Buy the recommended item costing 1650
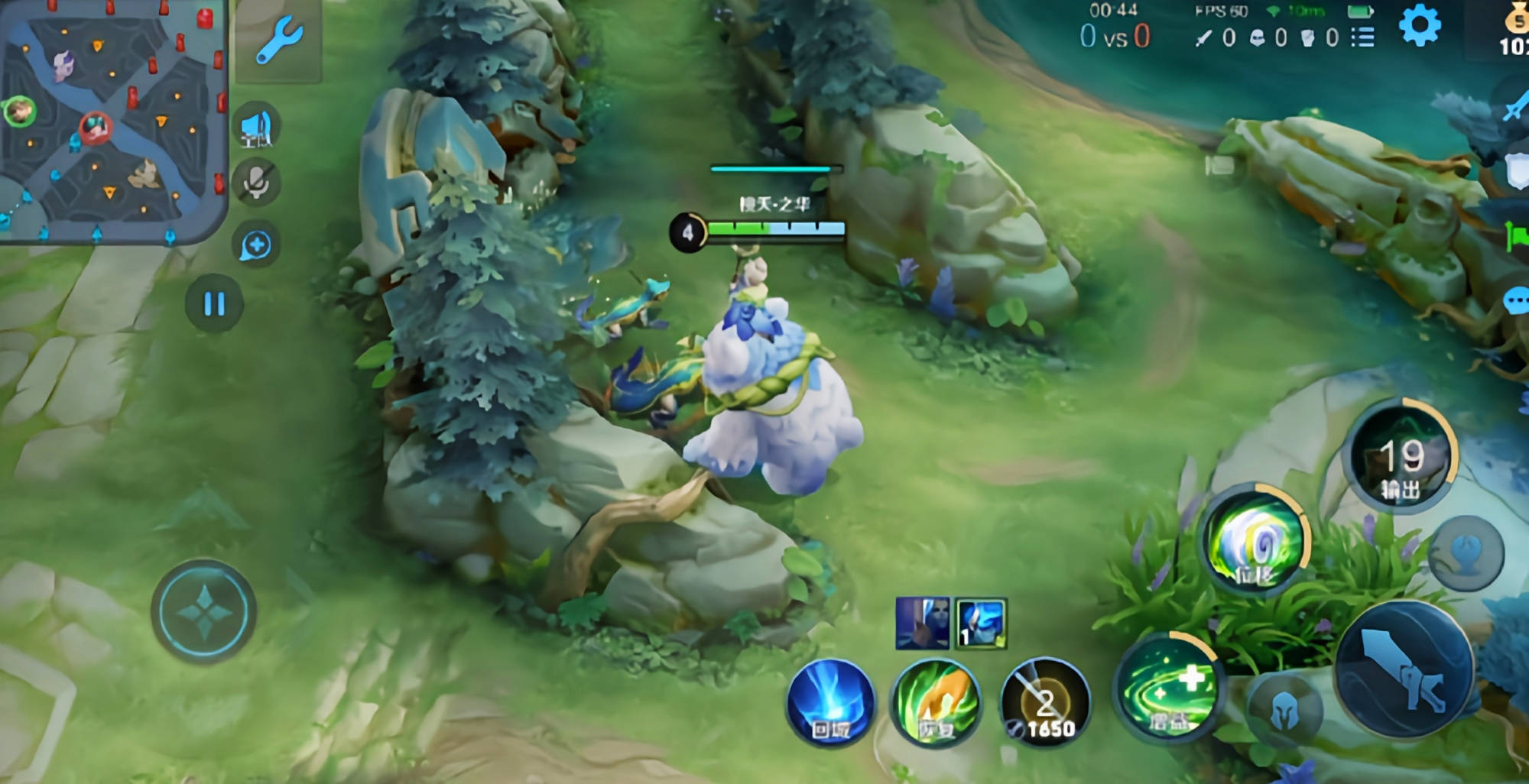Image resolution: width=1529 pixels, height=784 pixels. [x=1045, y=703]
